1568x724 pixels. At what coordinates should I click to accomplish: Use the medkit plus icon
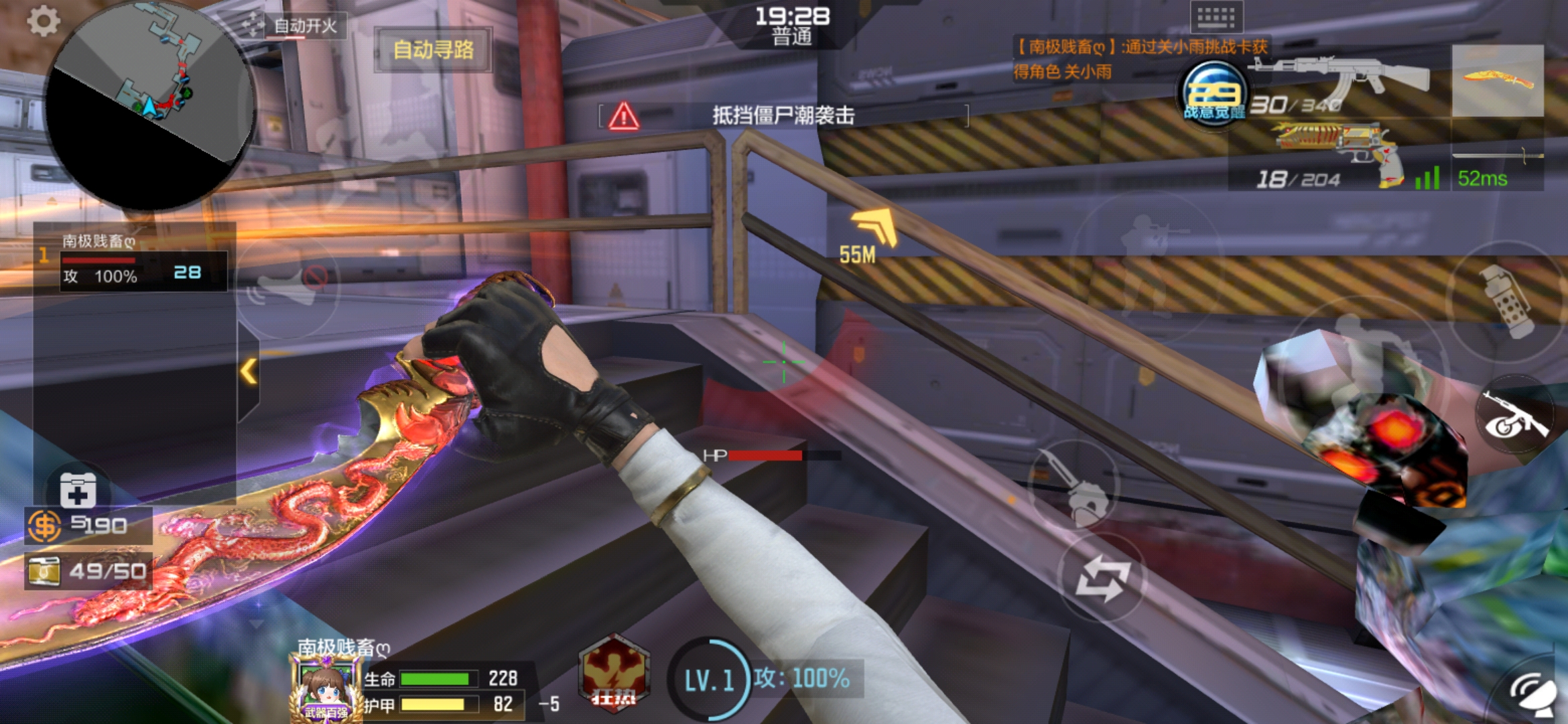pyautogui.click(x=78, y=490)
